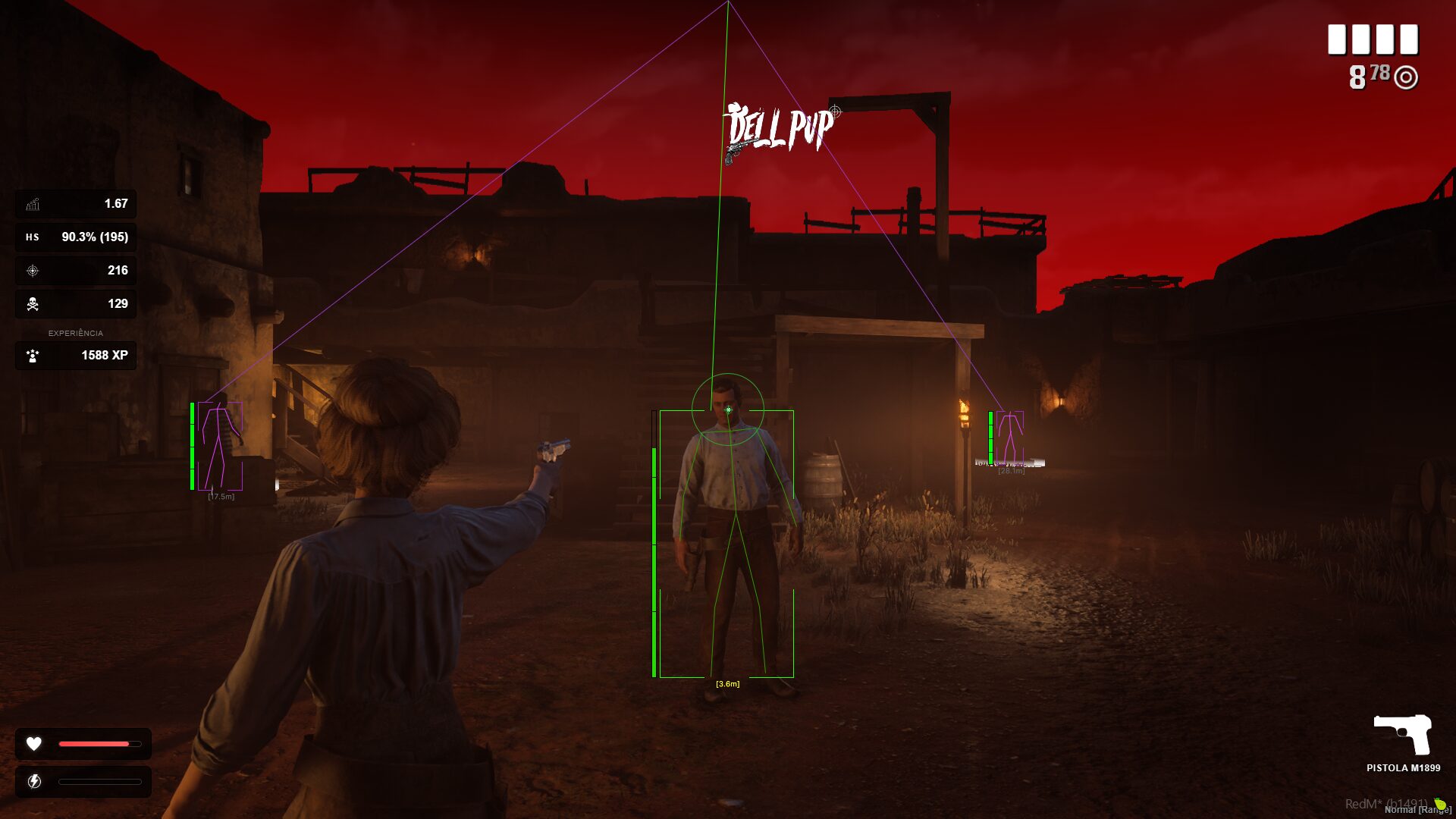Select the Pistola M1899 weapon icon
This screenshot has width=1456, height=819.
1402,734
